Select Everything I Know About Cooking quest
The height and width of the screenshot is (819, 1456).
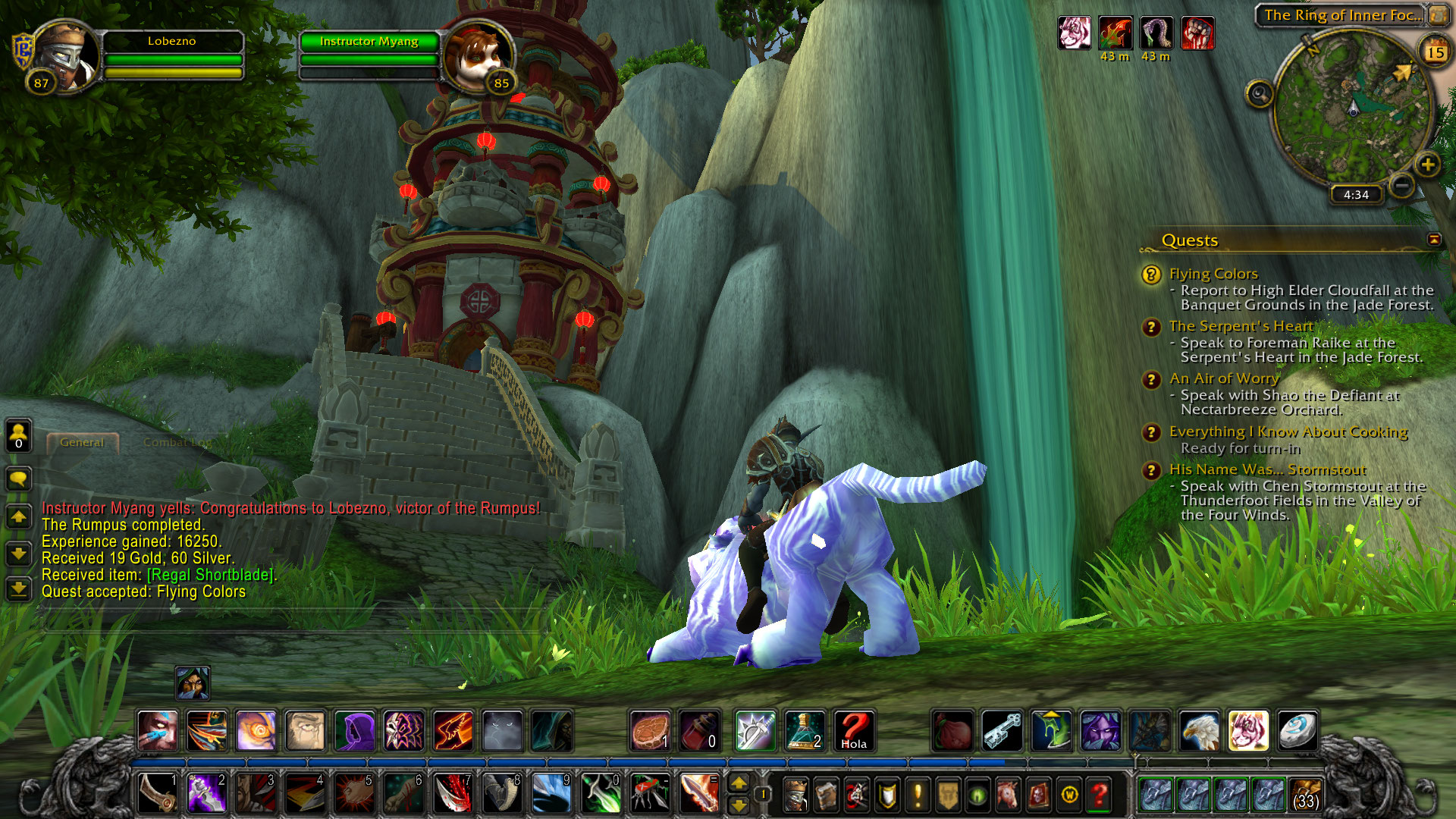pyautogui.click(x=1288, y=431)
